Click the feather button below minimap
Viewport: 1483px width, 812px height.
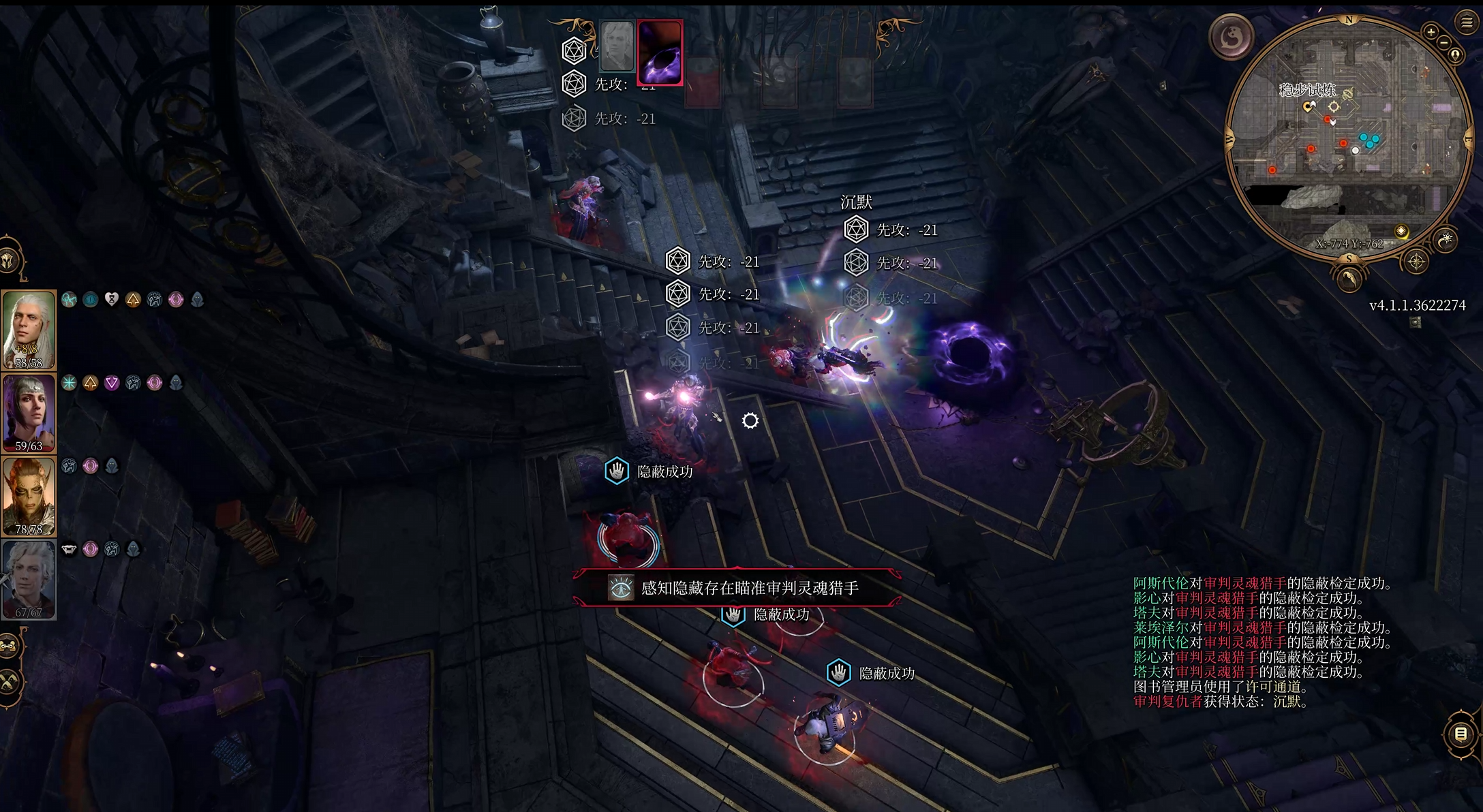point(1349,279)
